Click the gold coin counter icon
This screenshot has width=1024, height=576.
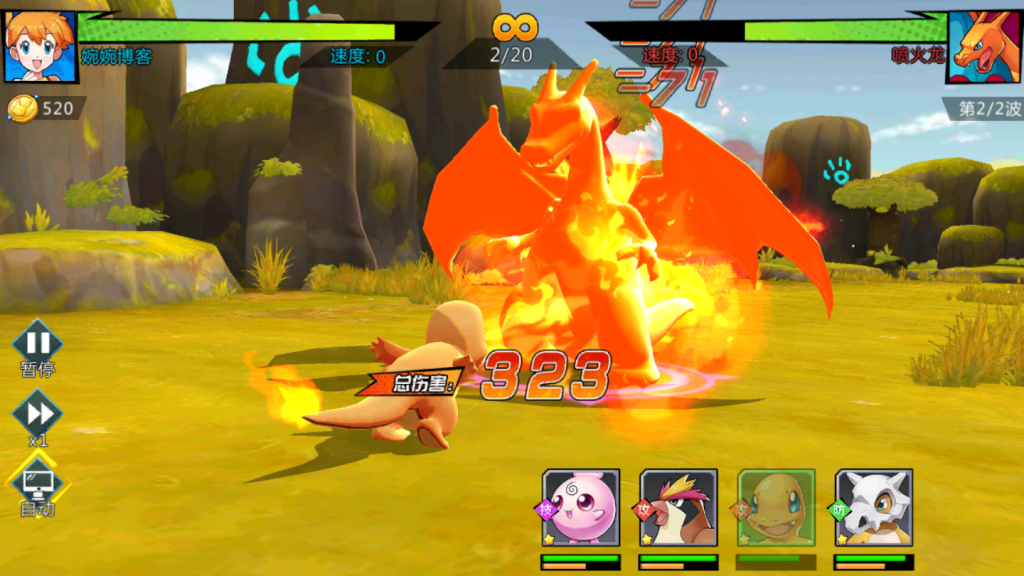[x=22, y=108]
